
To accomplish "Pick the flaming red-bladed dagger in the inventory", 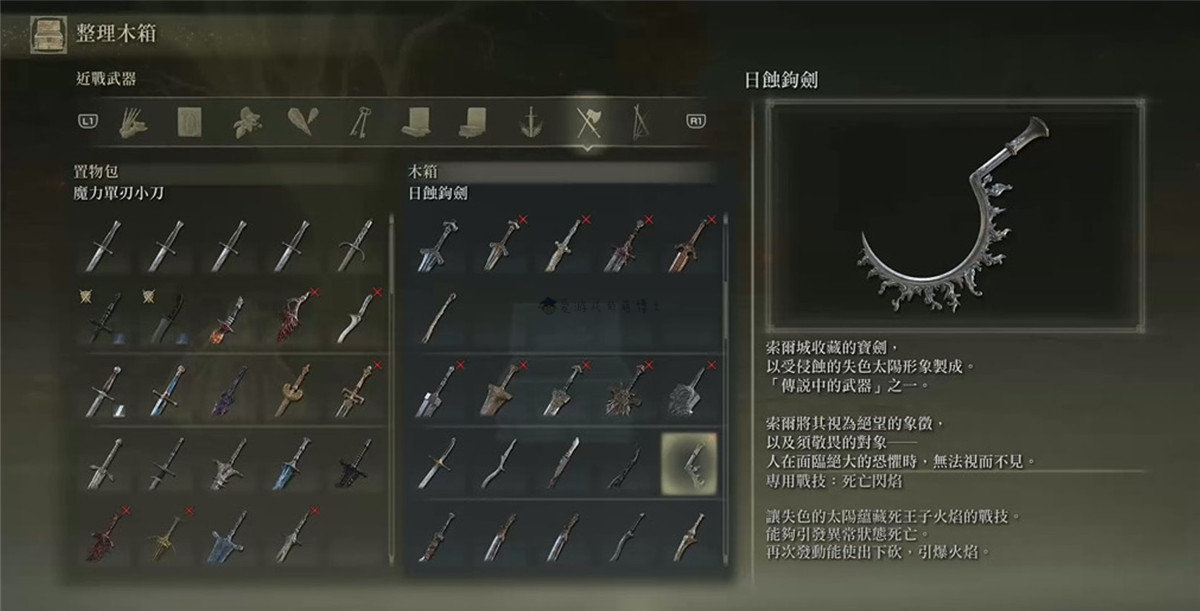I will point(230,316).
